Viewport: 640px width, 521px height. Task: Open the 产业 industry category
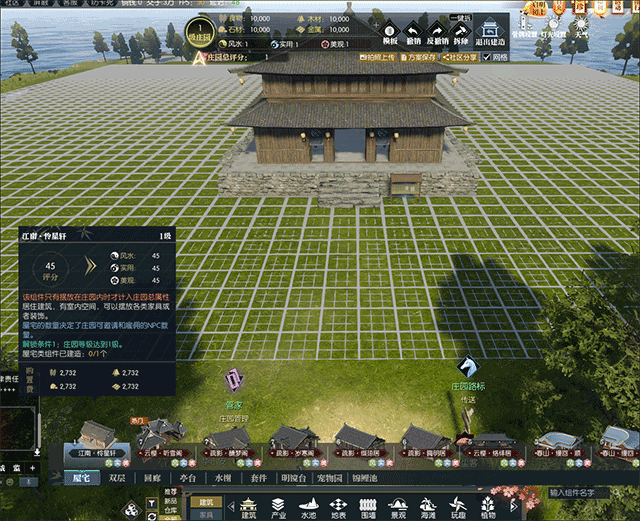tap(278, 508)
